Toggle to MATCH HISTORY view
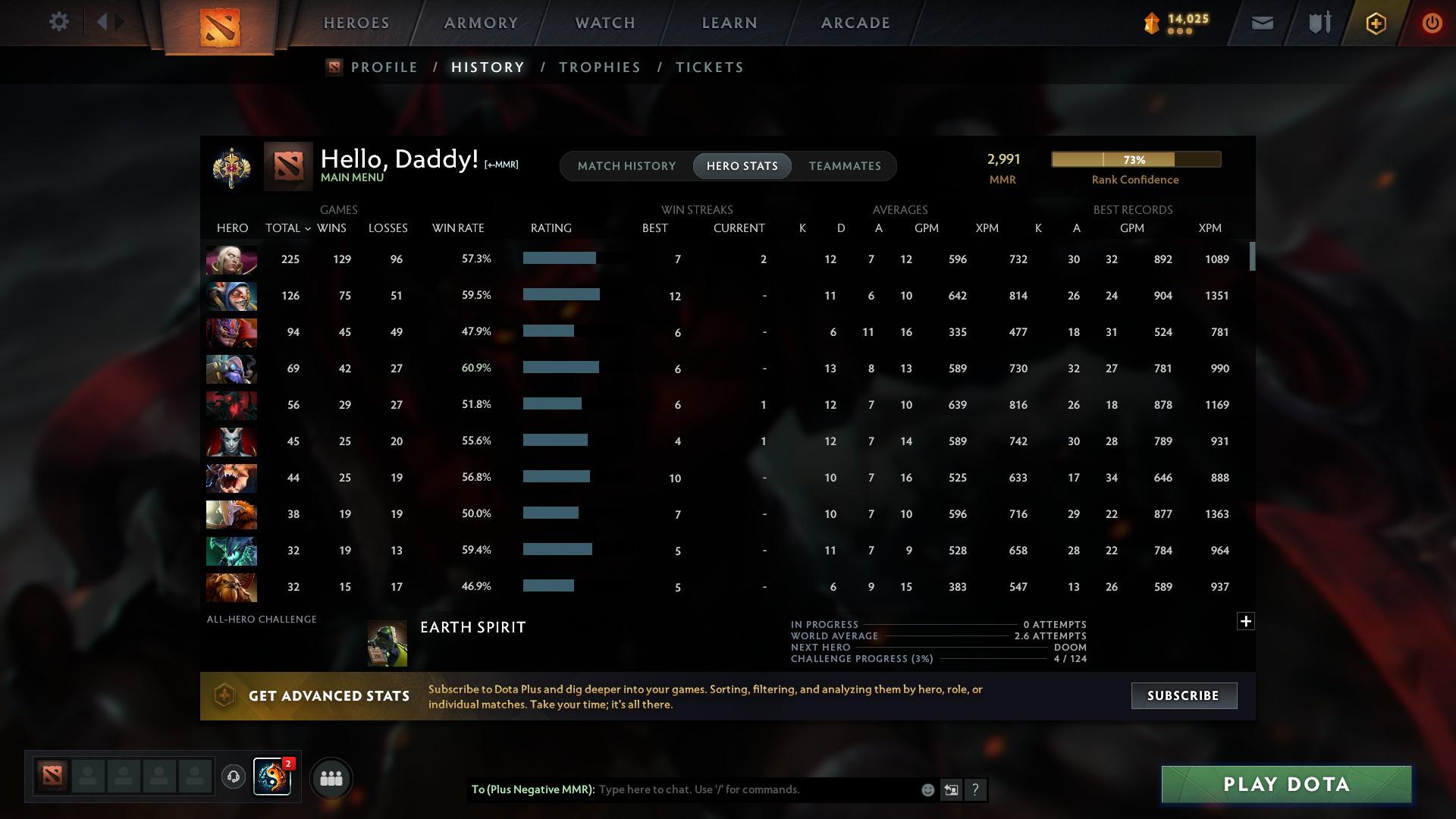 pos(626,165)
